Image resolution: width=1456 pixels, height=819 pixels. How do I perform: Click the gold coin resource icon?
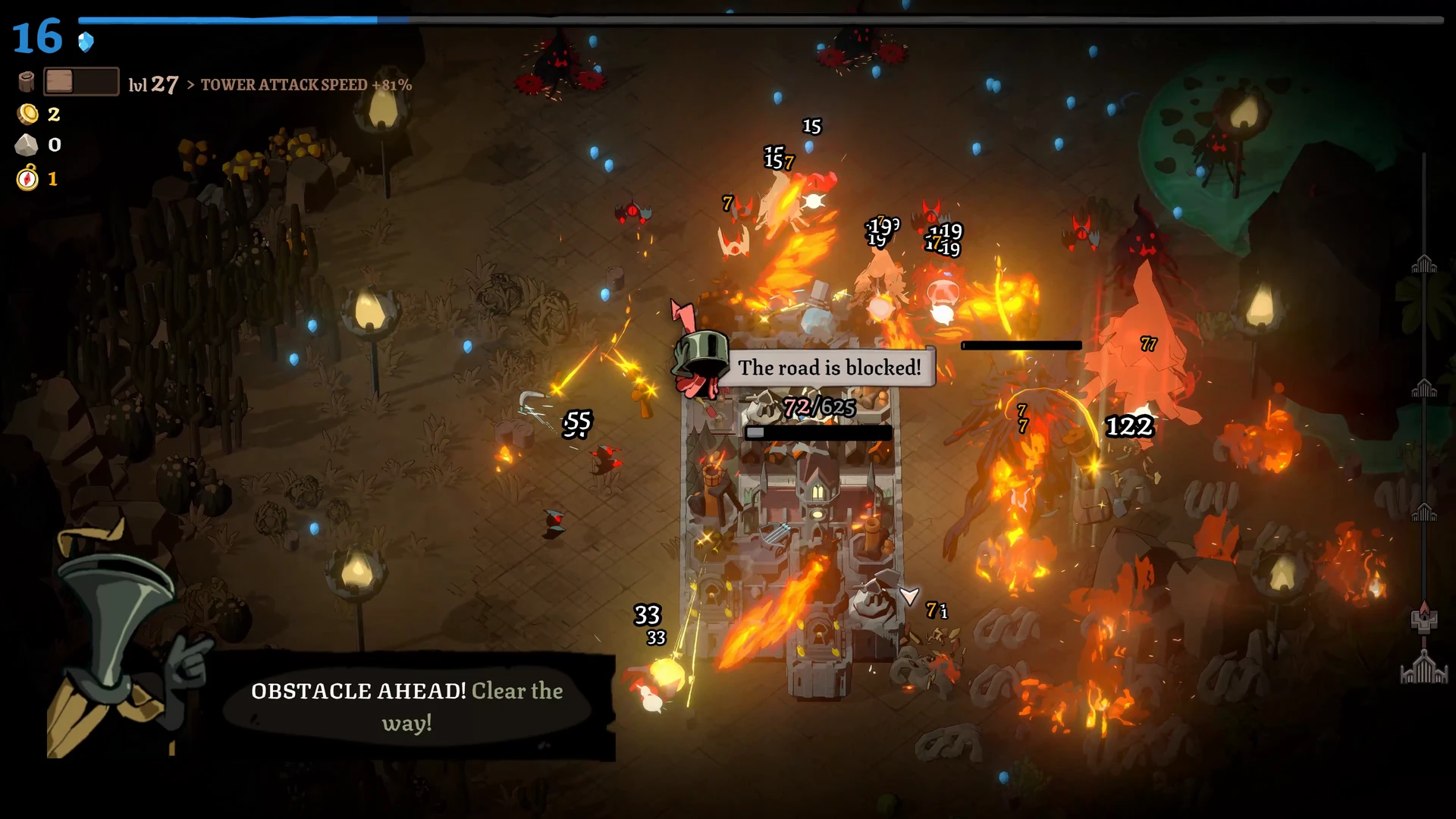28,115
